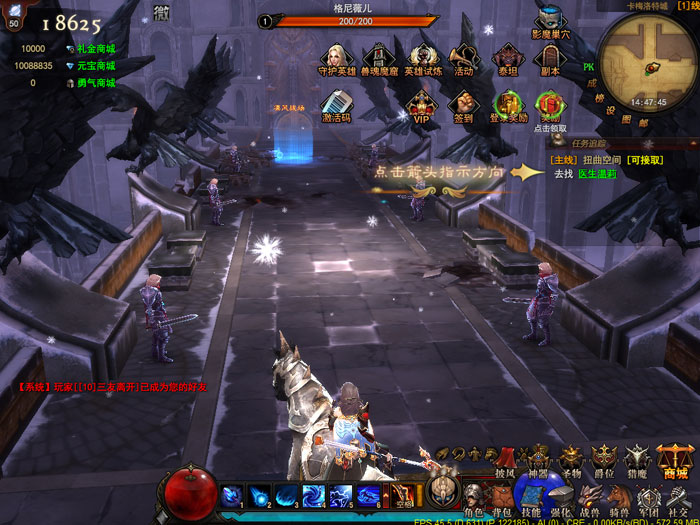Open the 兽魂魔窟 dungeon icon
This screenshot has height=525, width=700.
coord(379,57)
